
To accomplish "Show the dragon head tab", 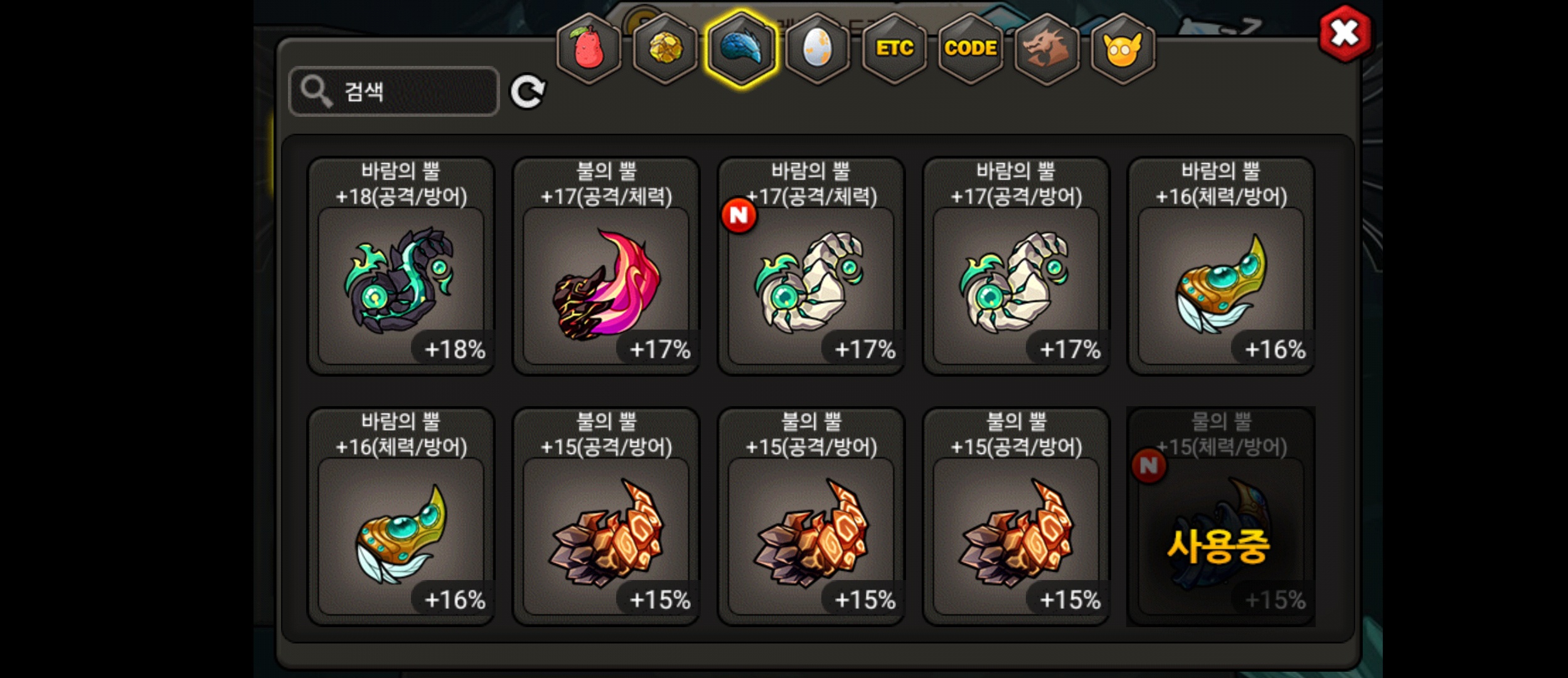I will click(1047, 48).
